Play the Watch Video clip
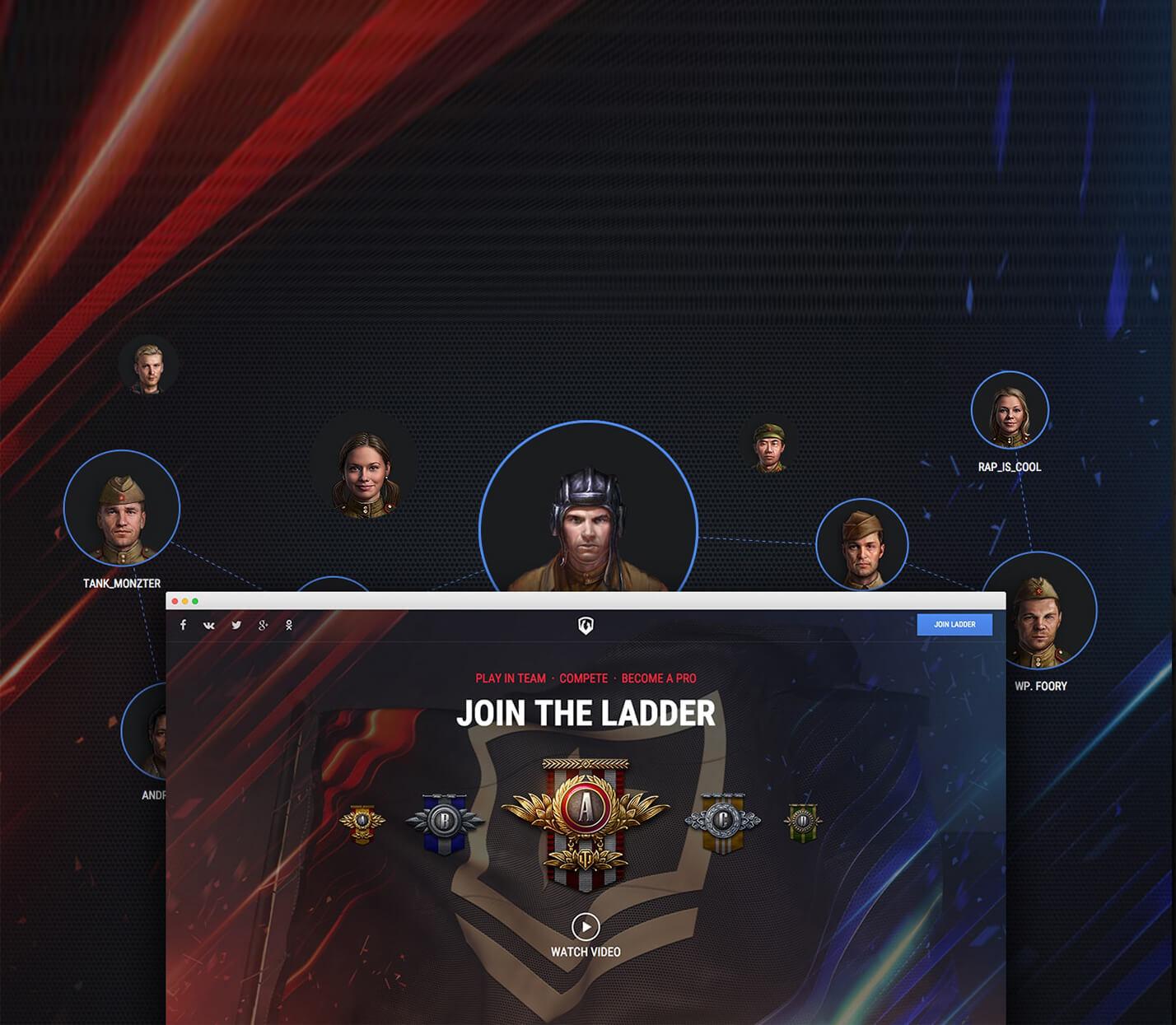 pyautogui.click(x=586, y=927)
